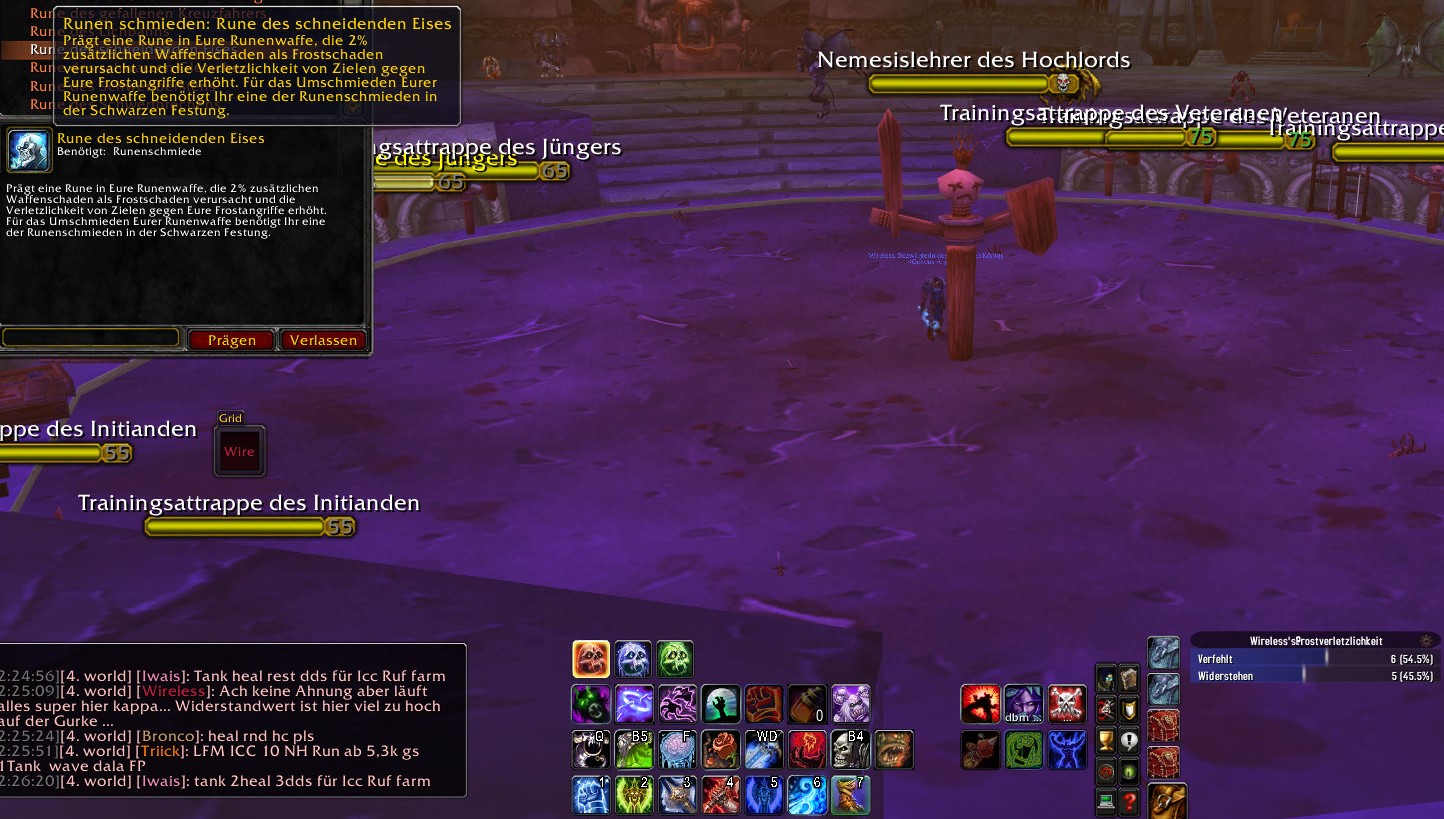Cast Raise Dead on the action bar
Screen dimensions: 1444x819
tap(721, 704)
